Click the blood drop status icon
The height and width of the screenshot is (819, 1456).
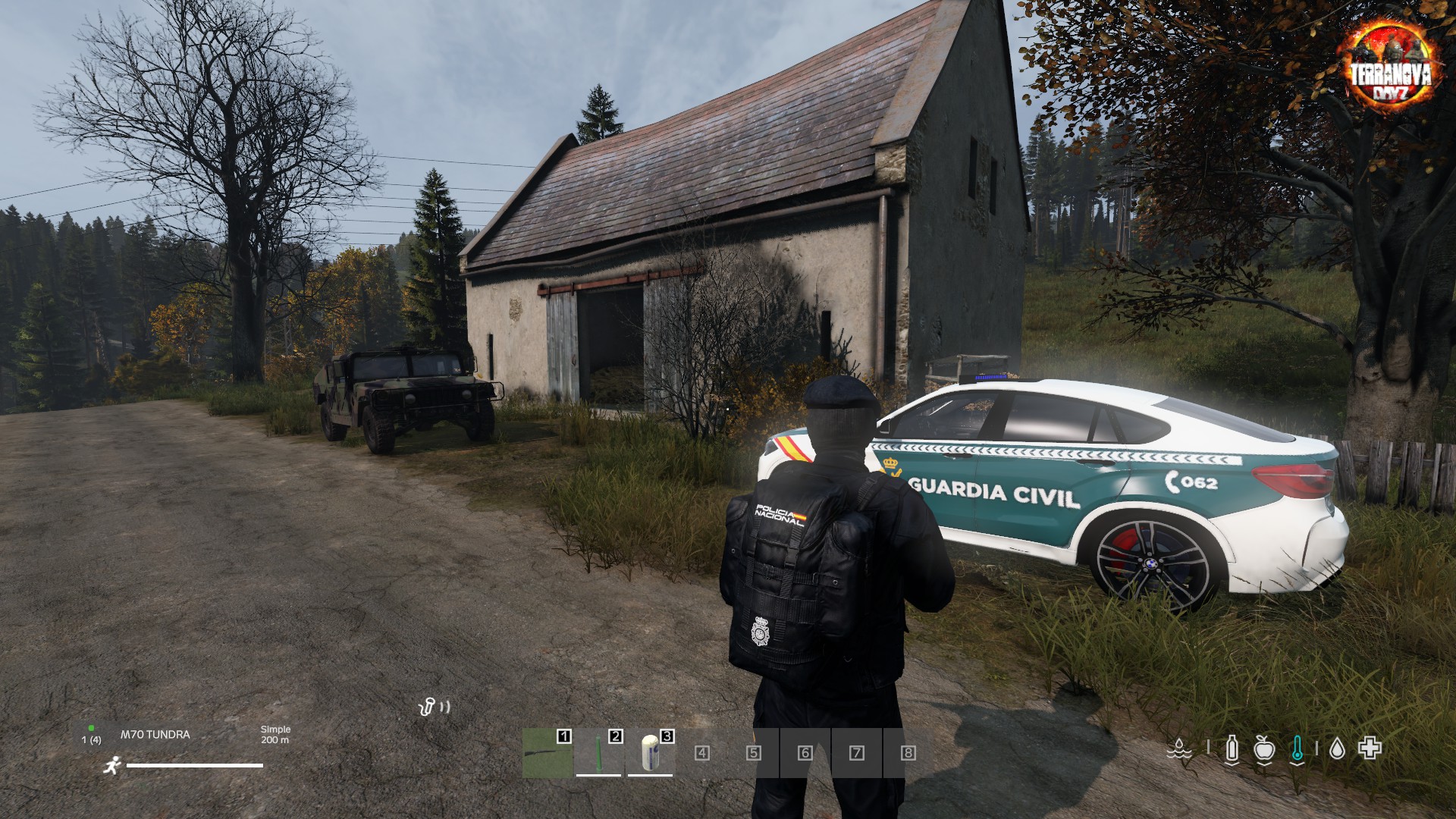point(1338,747)
